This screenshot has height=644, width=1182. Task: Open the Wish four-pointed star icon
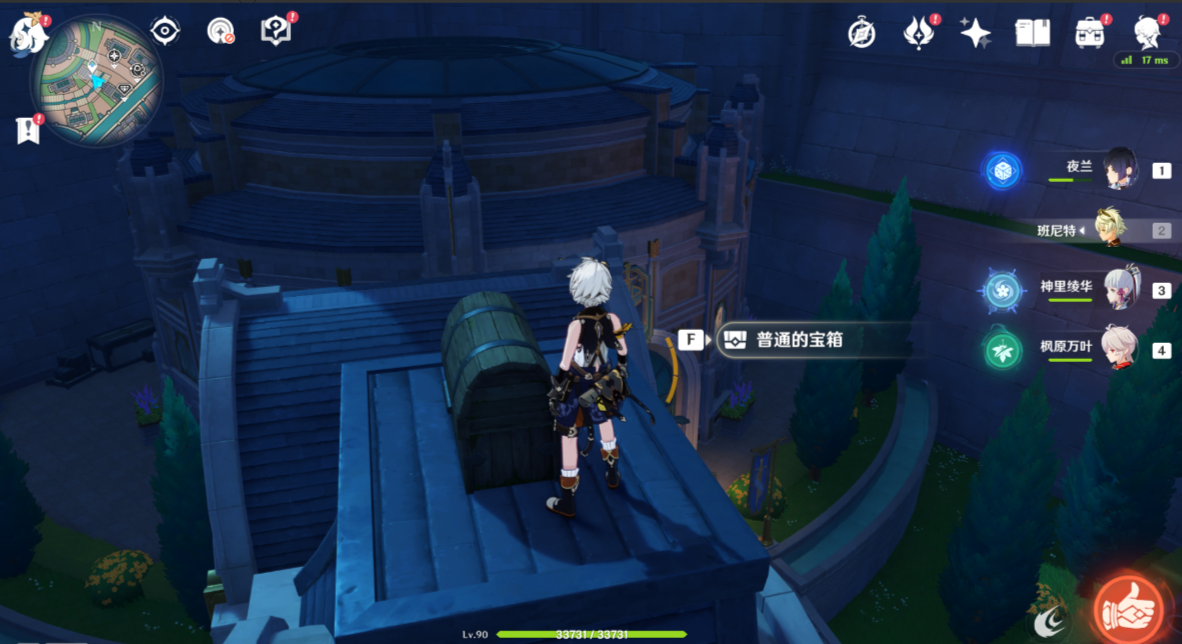[x=975, y=33]
